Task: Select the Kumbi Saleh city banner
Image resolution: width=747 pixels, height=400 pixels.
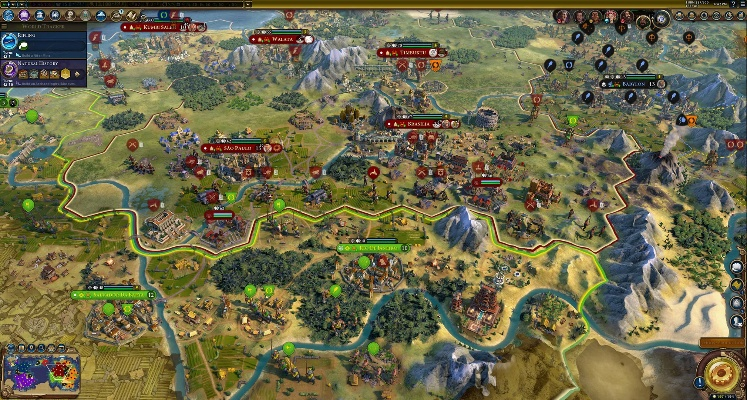Action: click(x=157, y=27)
